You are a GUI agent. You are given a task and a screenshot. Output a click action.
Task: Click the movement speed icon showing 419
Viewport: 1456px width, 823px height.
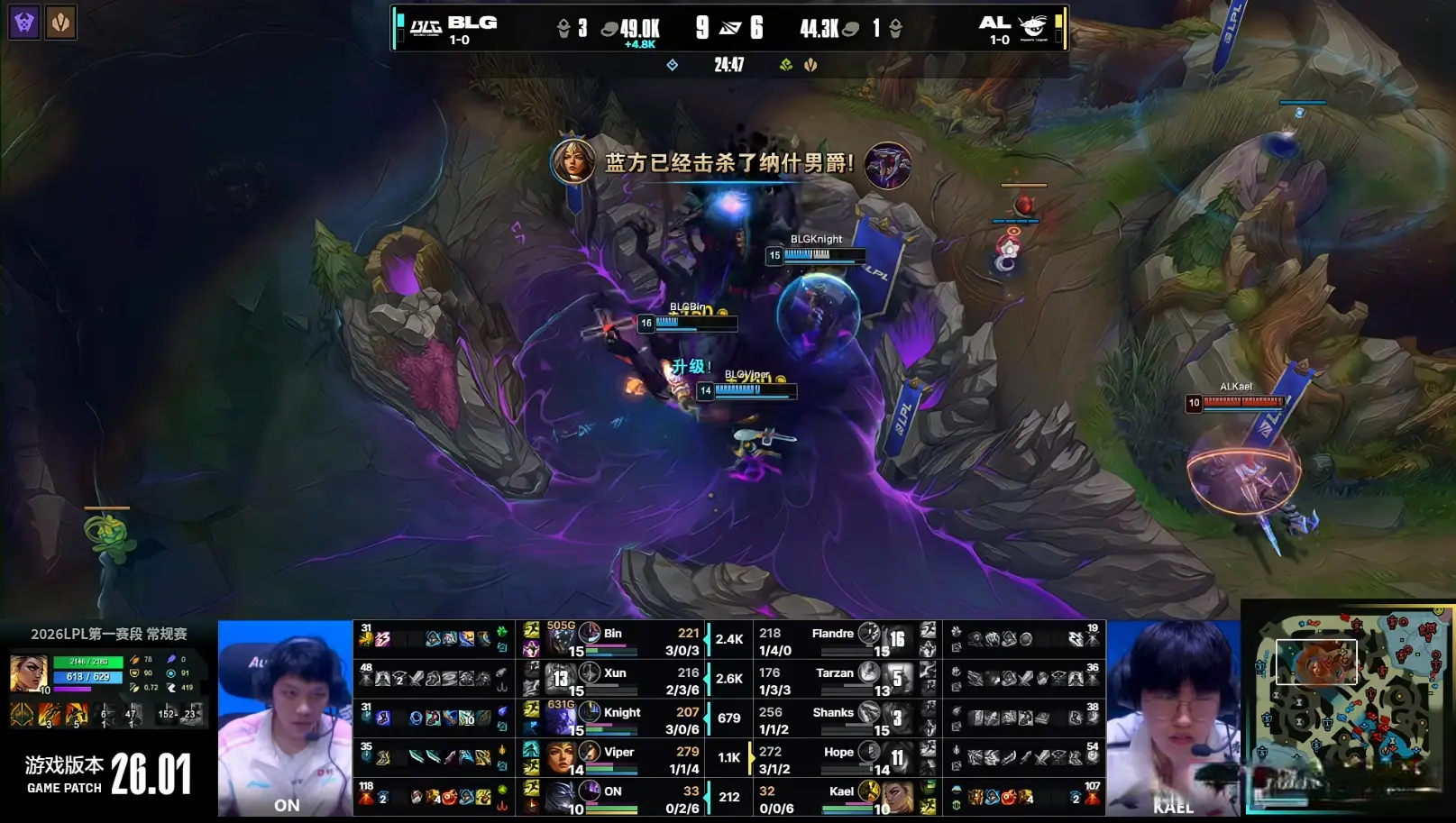click(x=171, y=688)
